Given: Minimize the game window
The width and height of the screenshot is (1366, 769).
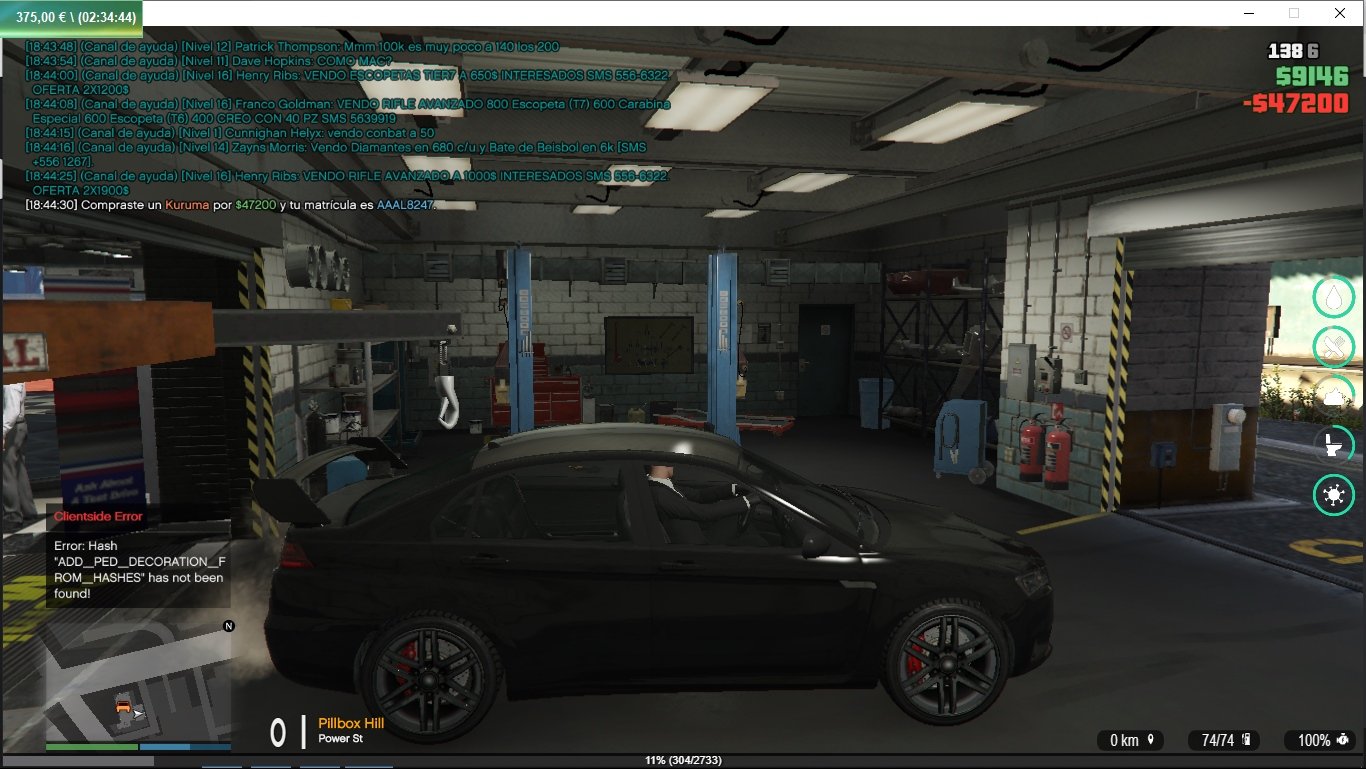Looking at the screenshot, I should [1250, 13].
